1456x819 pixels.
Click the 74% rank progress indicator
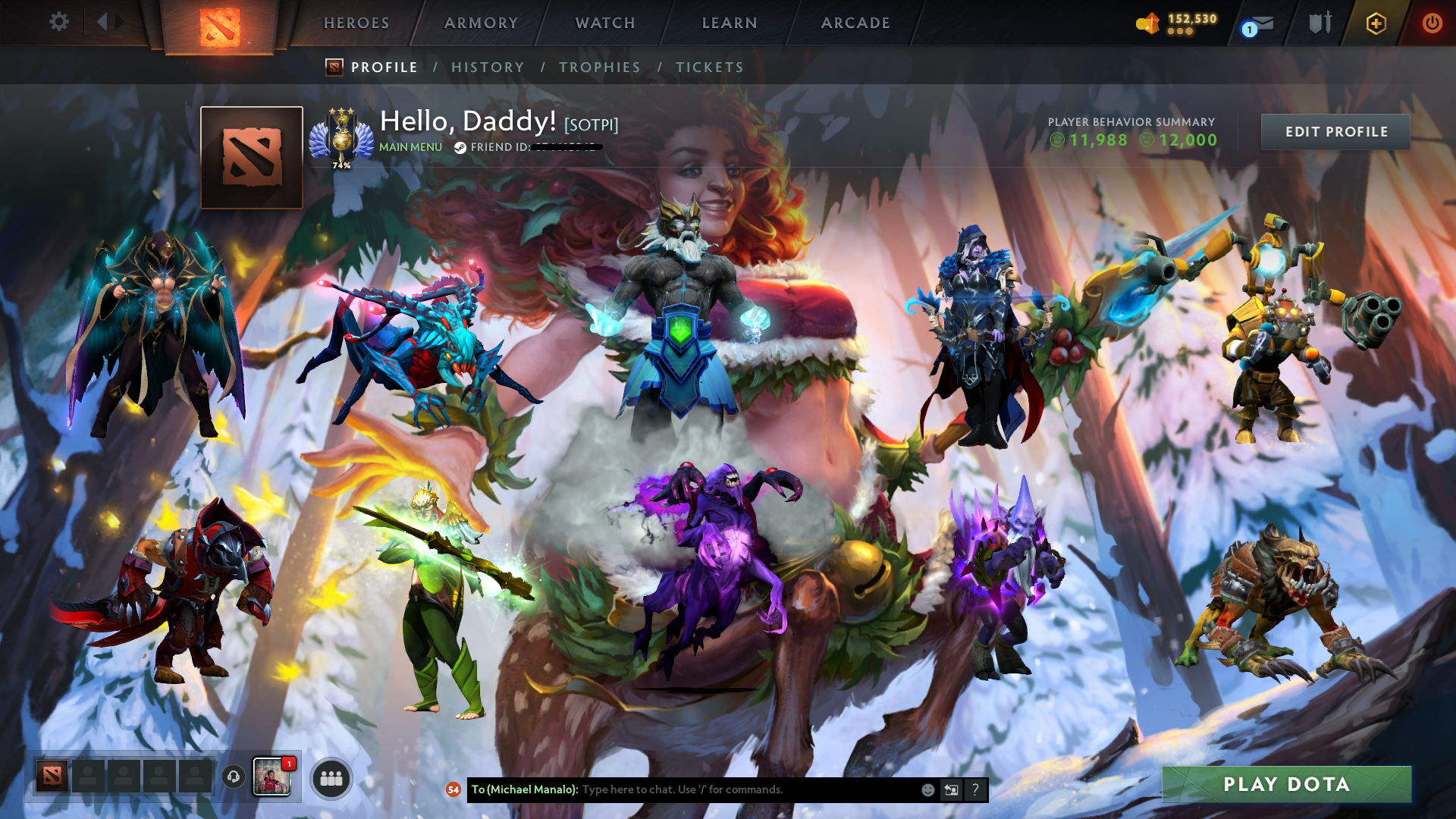[x=343, y=163]
